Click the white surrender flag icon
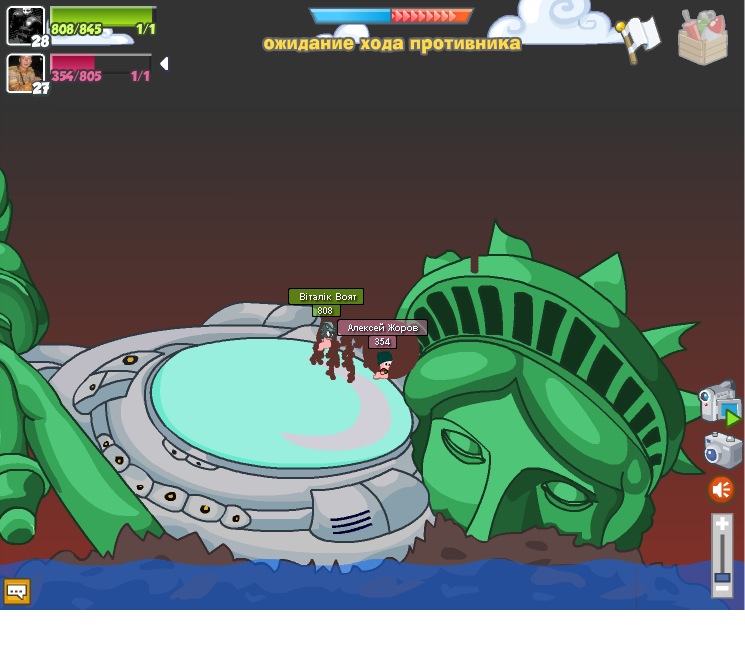745x650 pixels. (640, 36)
